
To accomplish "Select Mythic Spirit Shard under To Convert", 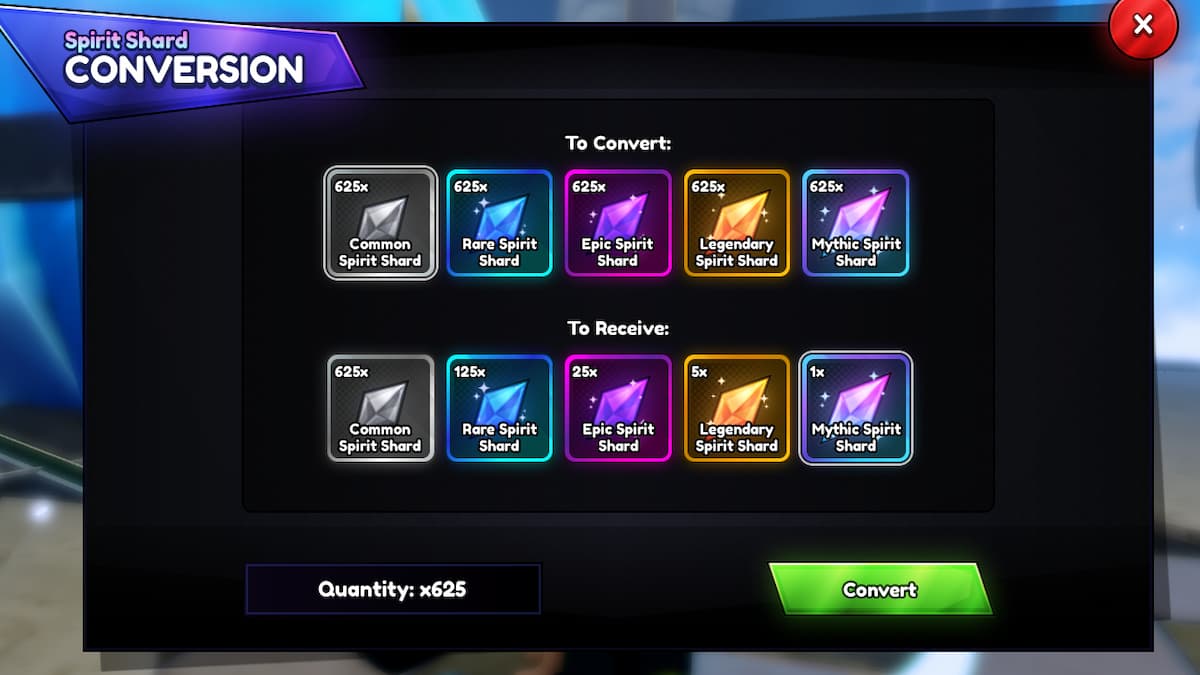I will [x=856, y=223].
